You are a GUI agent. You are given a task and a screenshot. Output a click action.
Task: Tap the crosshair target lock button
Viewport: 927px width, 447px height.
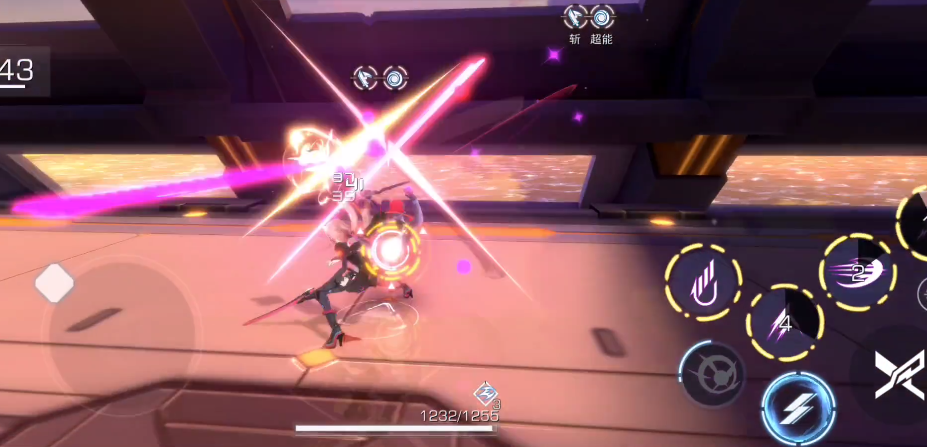[710, 374]
